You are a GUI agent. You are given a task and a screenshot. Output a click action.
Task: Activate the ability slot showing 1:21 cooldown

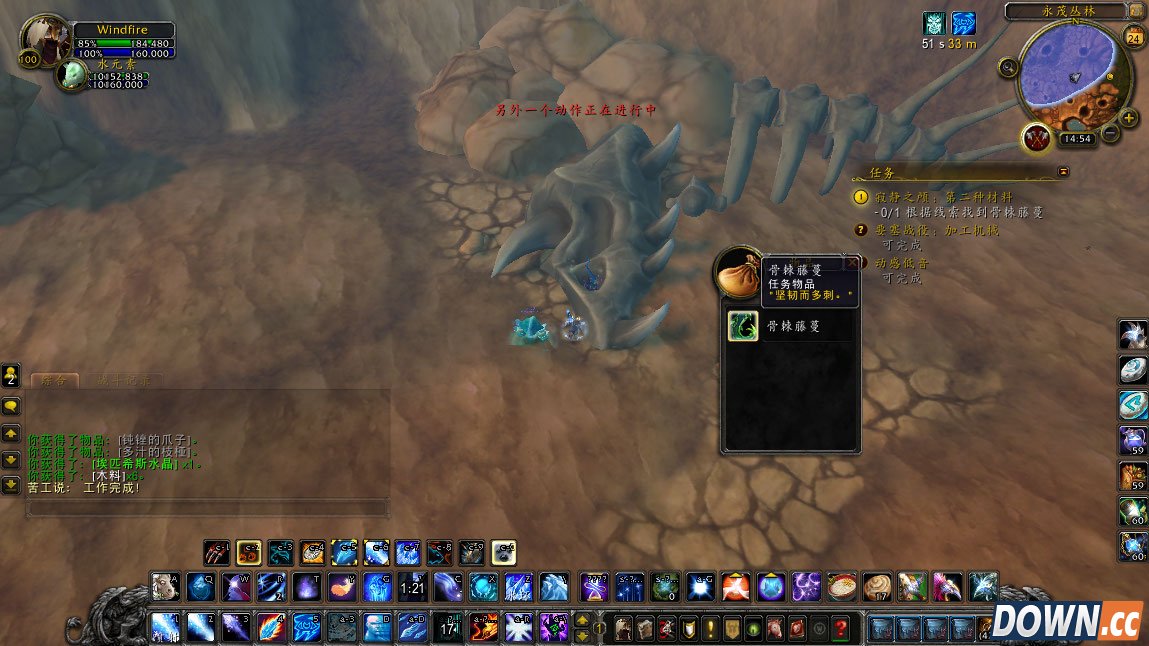[x=411, y=587]
